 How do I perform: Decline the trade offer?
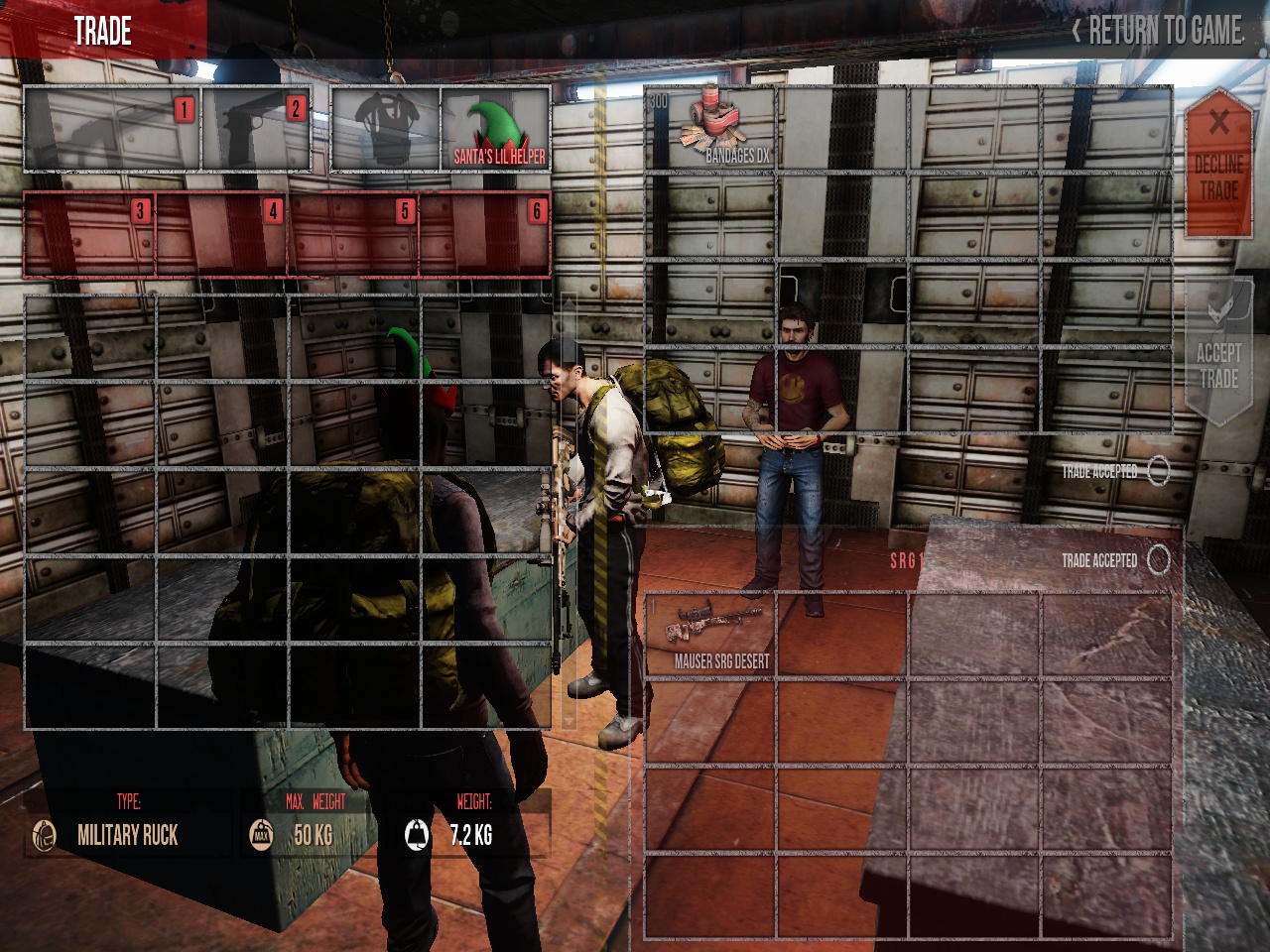[1218, 164]
